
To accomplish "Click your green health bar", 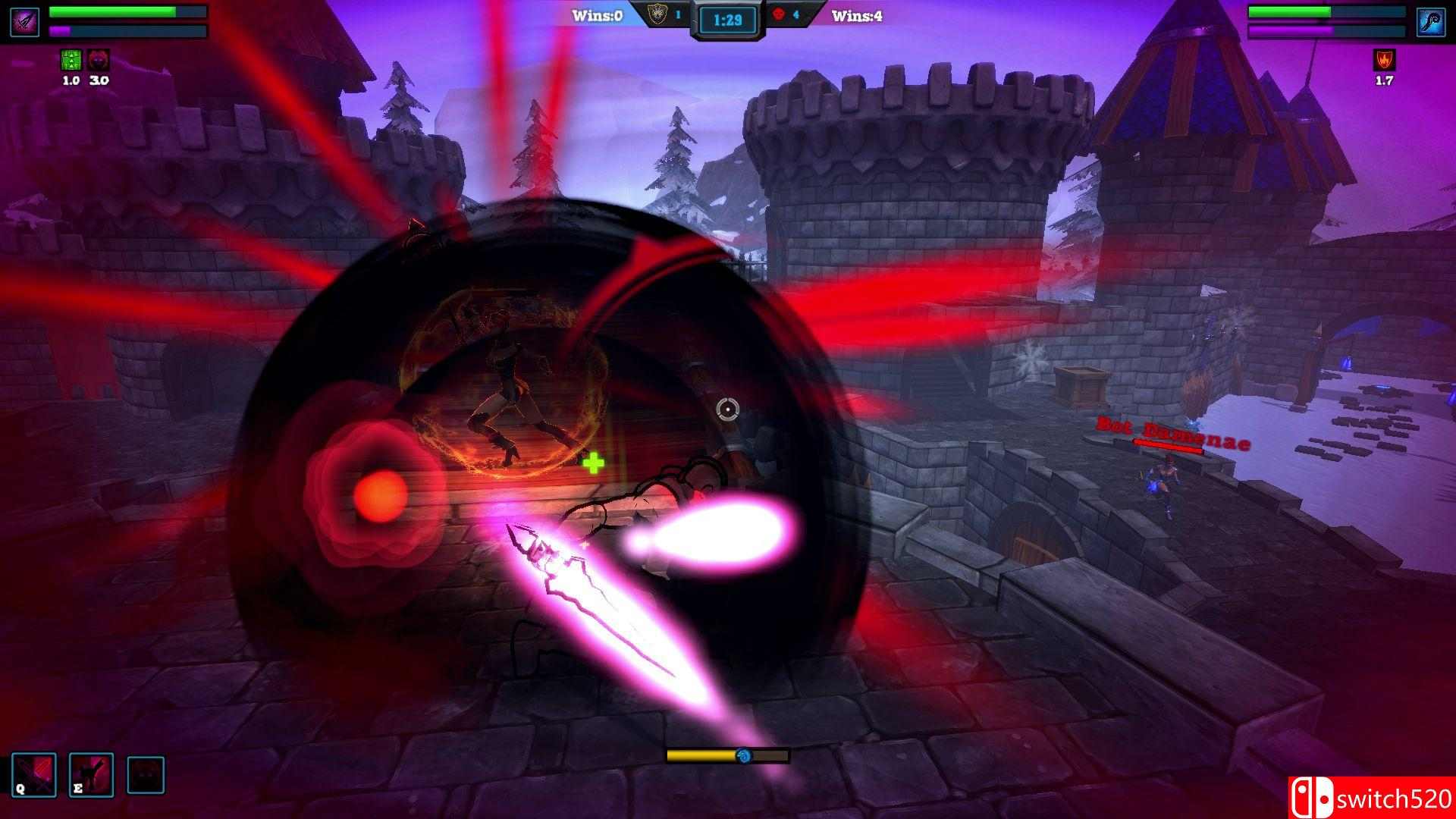I will click(114, 12).
